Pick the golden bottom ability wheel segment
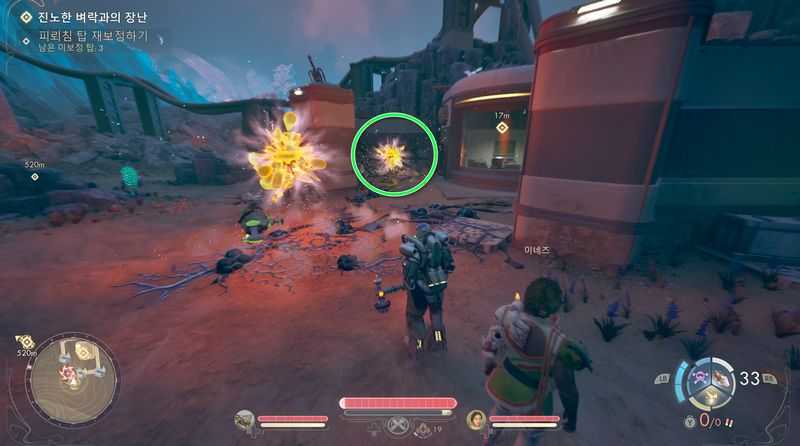The image size is (800, 446). coord(711,394)
